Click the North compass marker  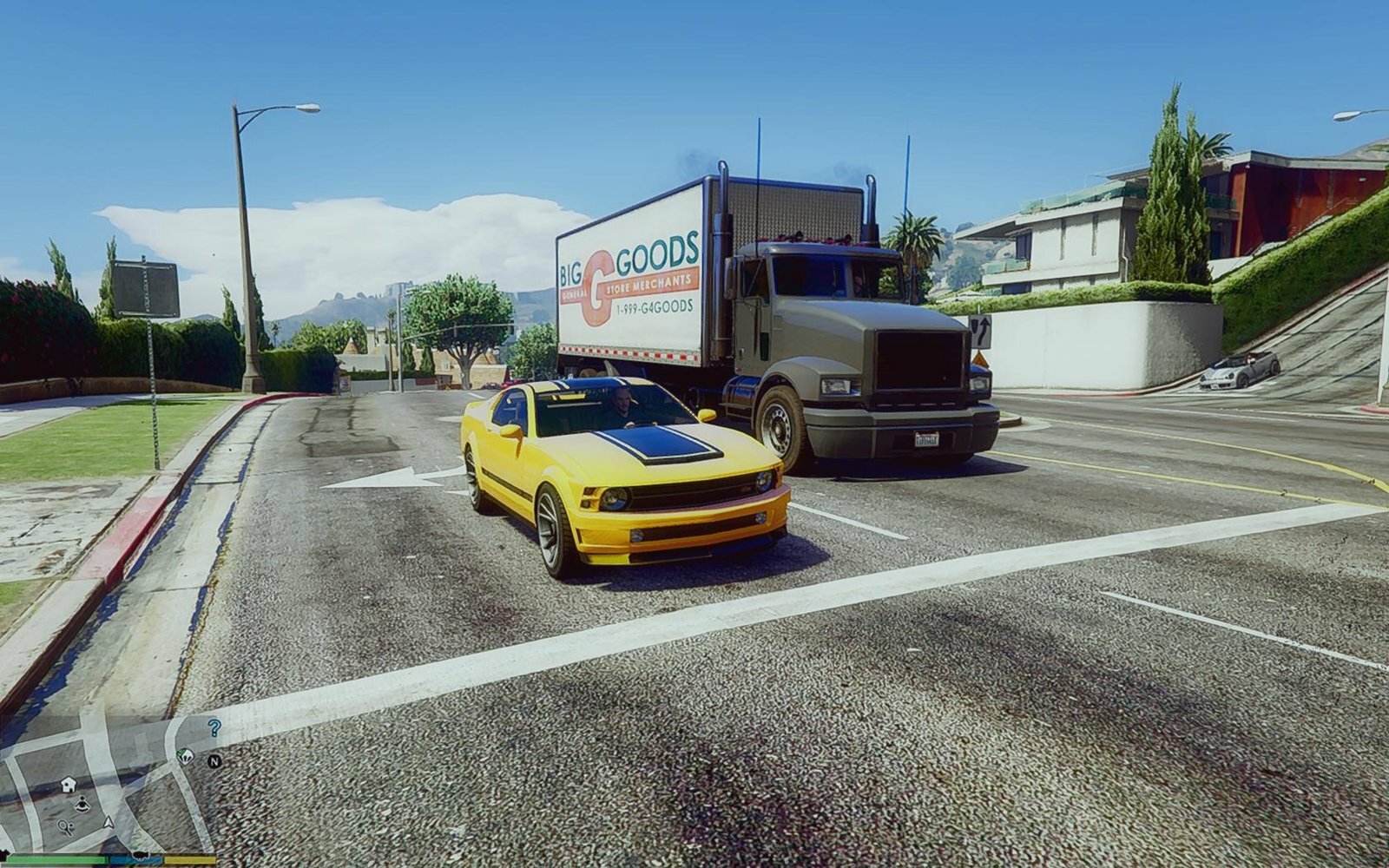pos(214,761)
